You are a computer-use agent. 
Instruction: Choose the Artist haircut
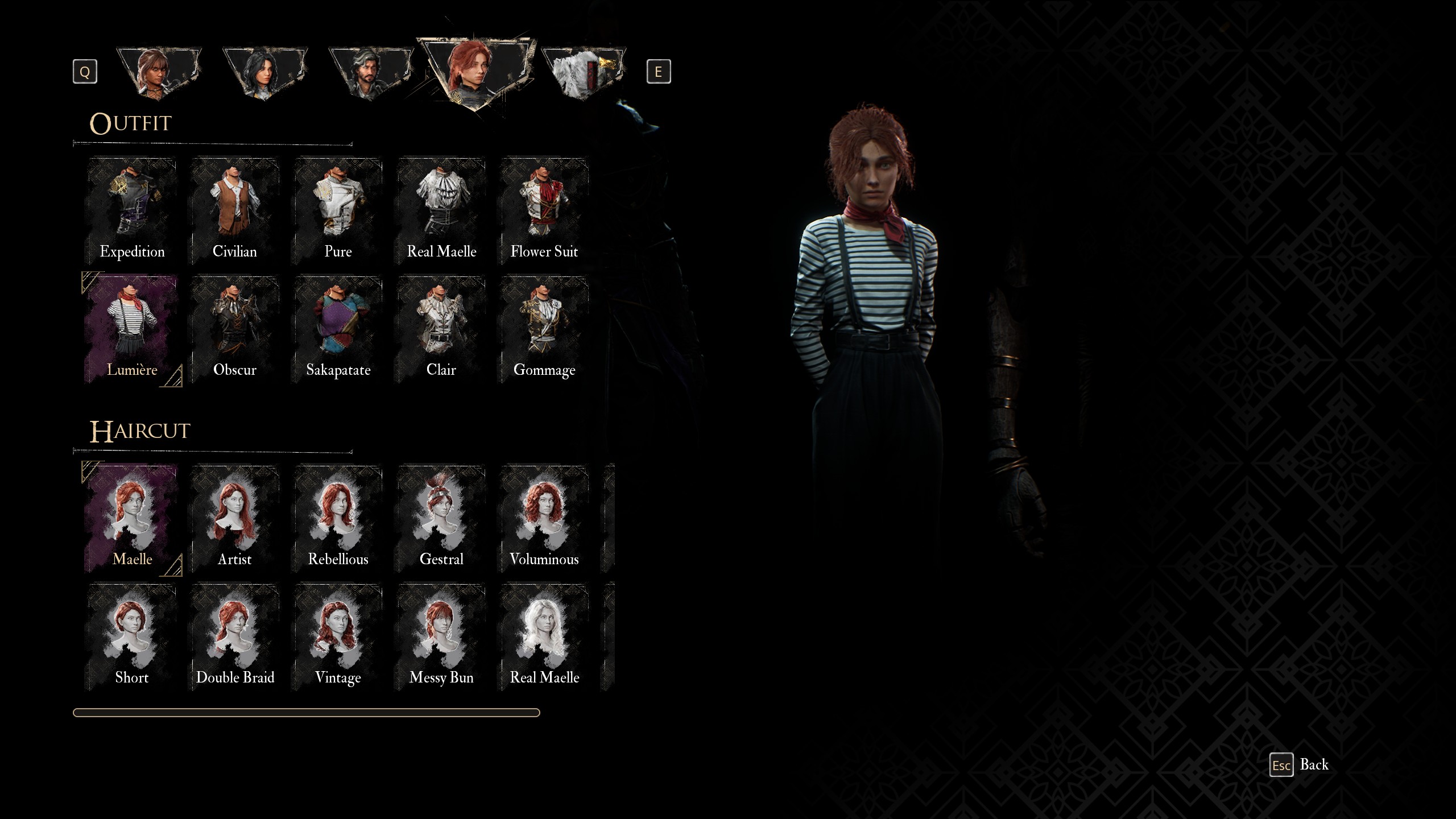click(235, 518)
